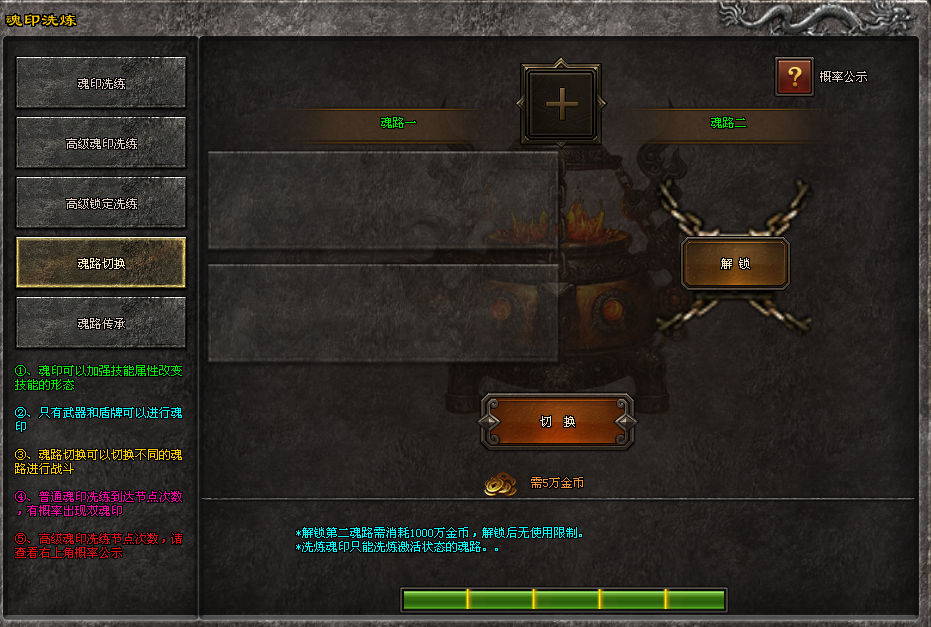Open the 概率公示 question mark button

point(794,76)
